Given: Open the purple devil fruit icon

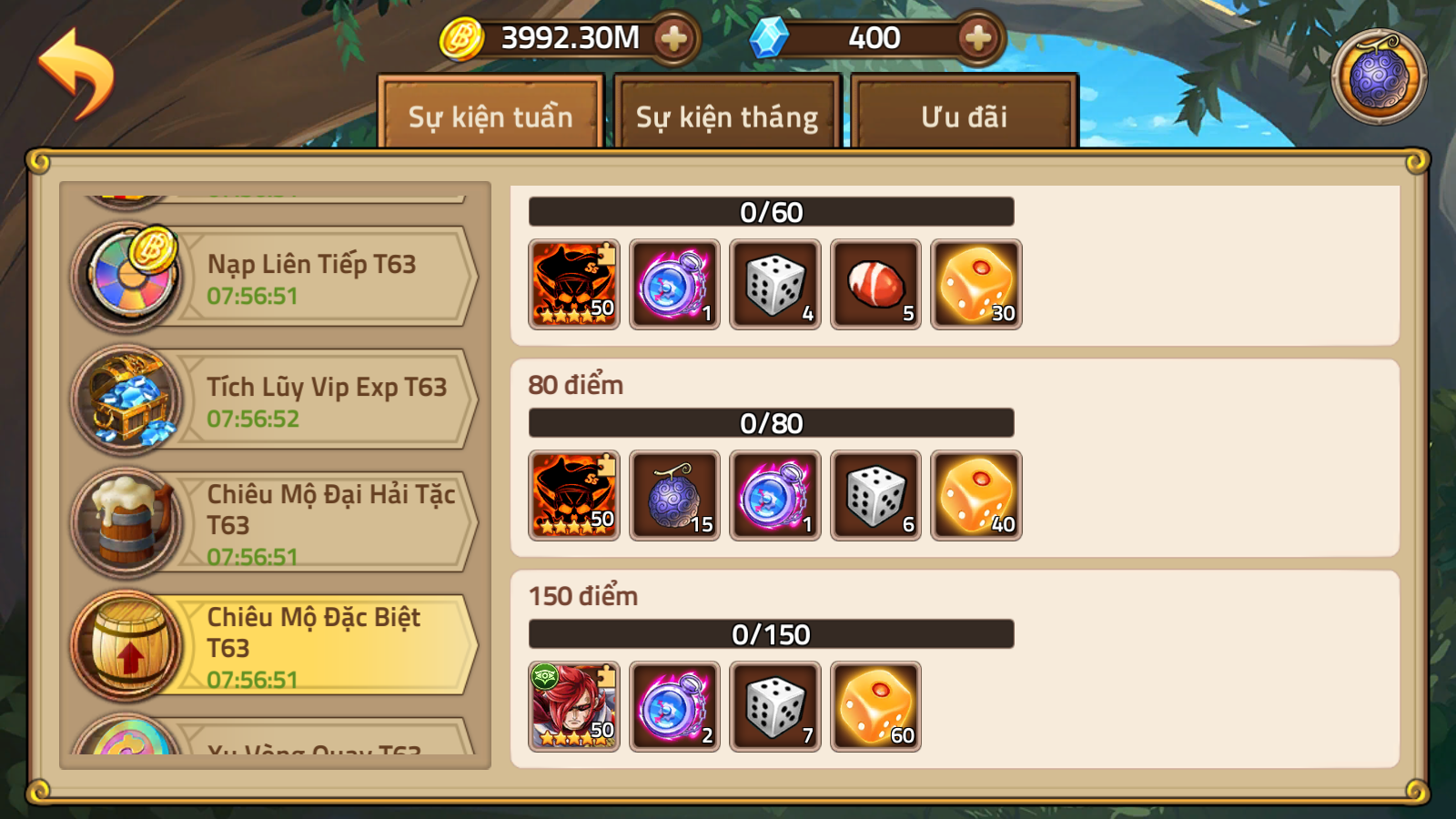Looking at the screenshot, I should [x=1379, y=76].
